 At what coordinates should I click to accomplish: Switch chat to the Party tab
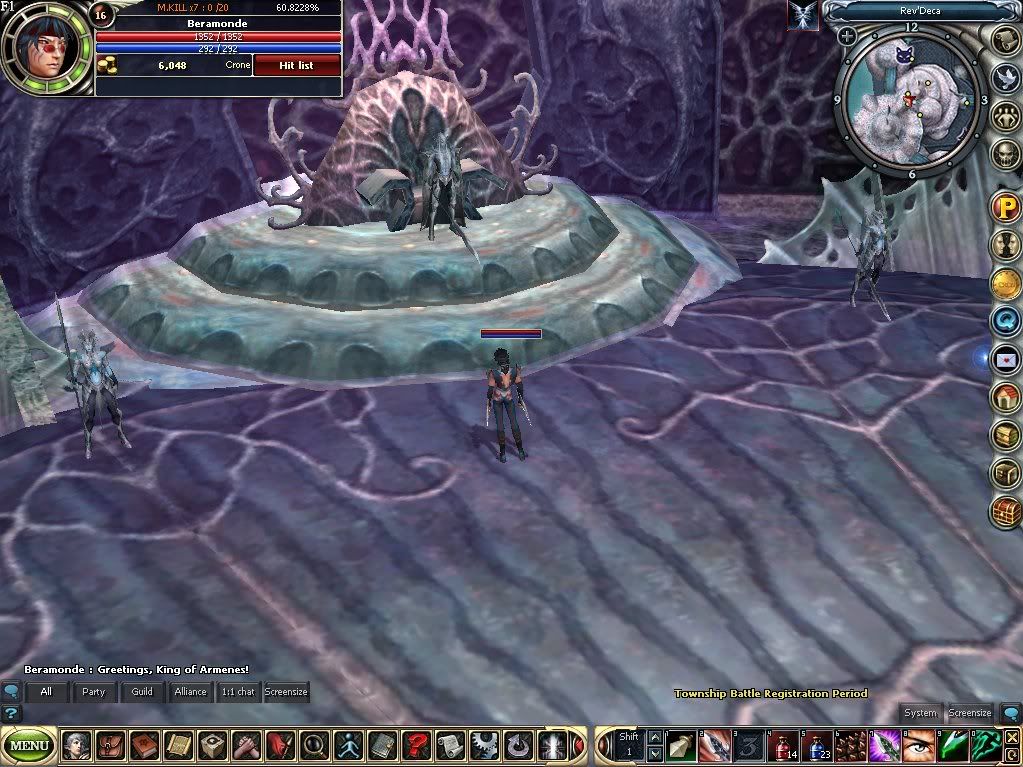(x=94, y=691)
